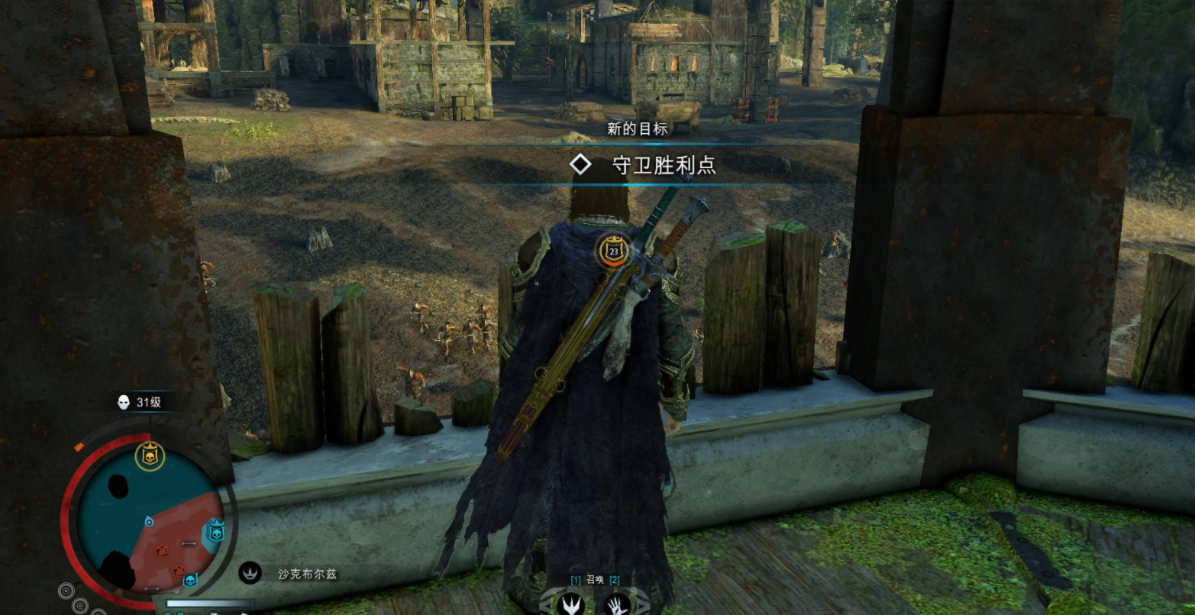Select the gold crowned skull marker on minimap
The width and height of the screenshot is (1195, 615).
tap(149, 456)
